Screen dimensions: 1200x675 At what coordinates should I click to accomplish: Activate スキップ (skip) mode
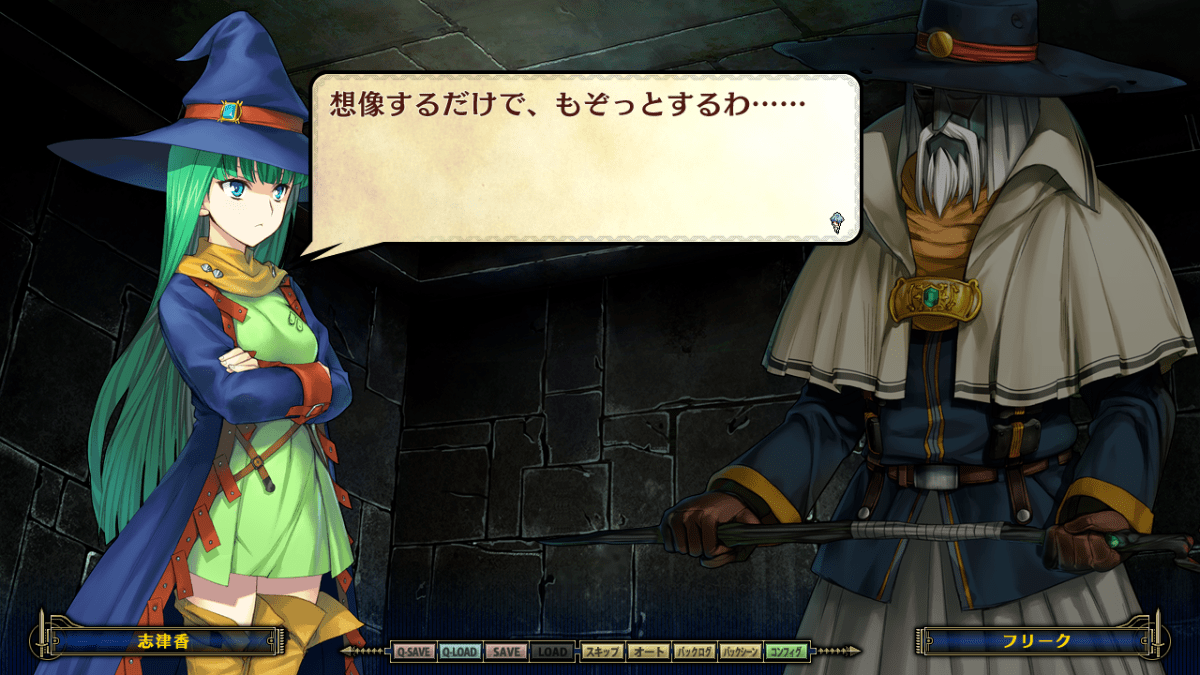point(602,652)
